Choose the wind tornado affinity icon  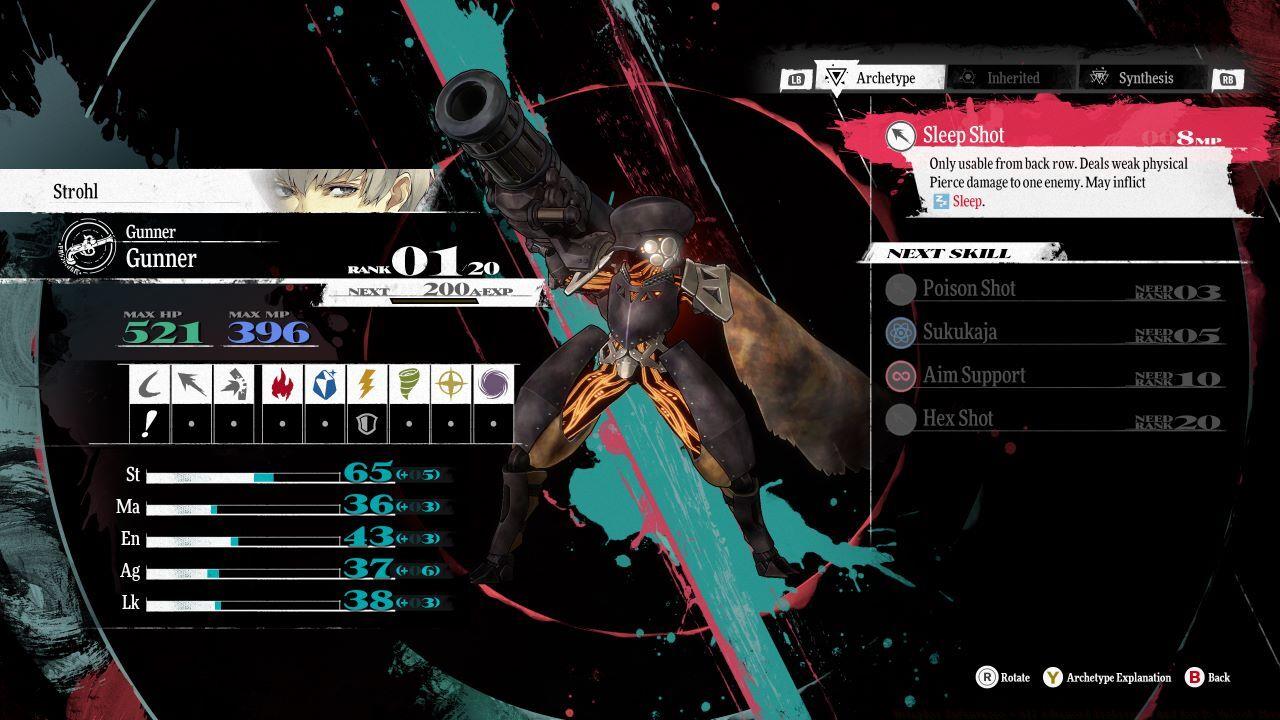[408, 383]
